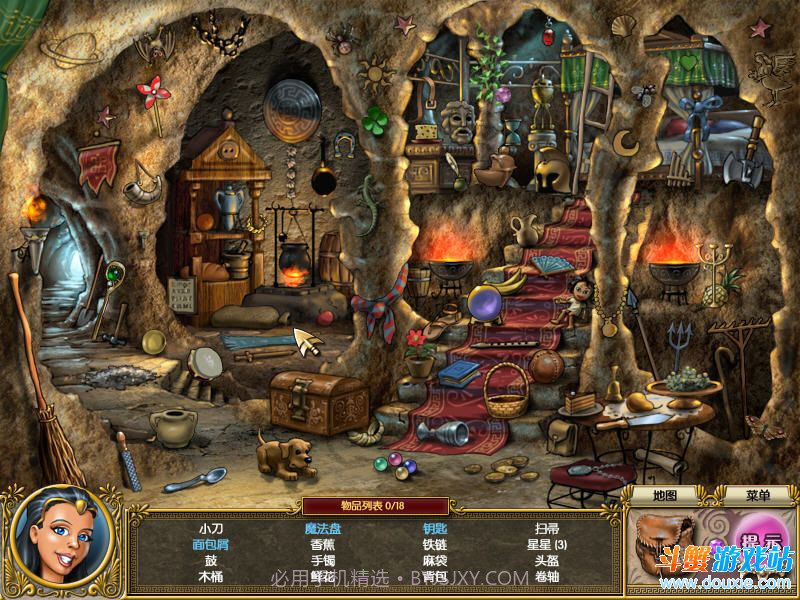Select 头盔 in the item list
This screenshot has height=600, width=800.
click(547, 561)
